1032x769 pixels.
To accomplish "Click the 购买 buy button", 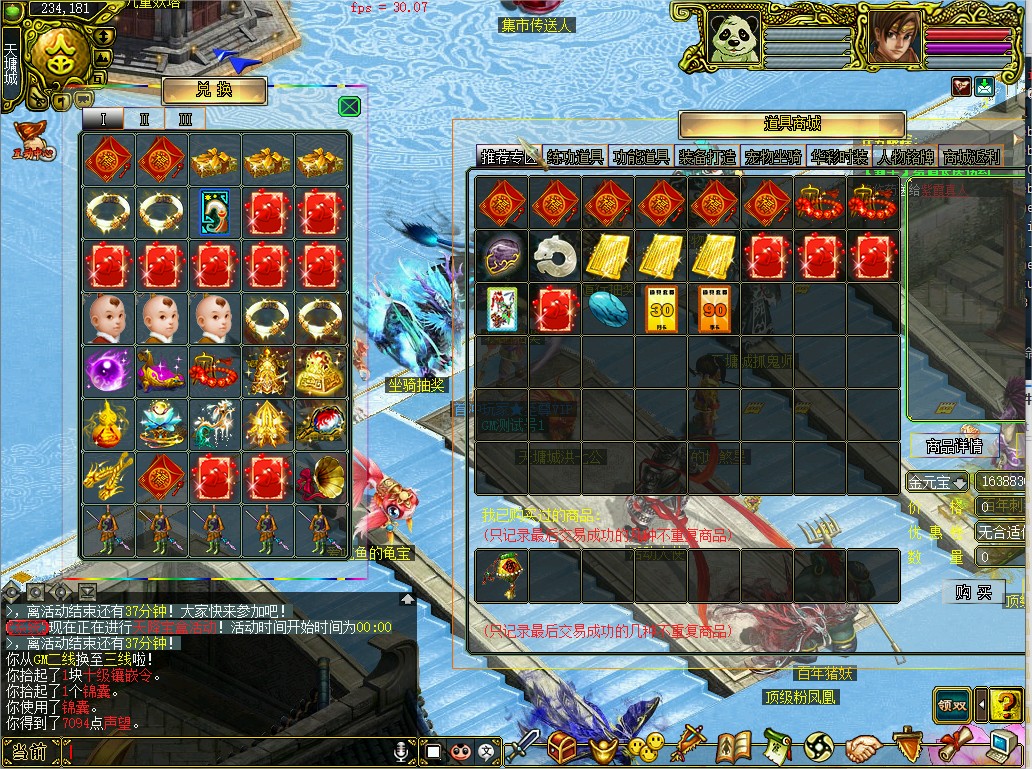I will pos(973,593).
